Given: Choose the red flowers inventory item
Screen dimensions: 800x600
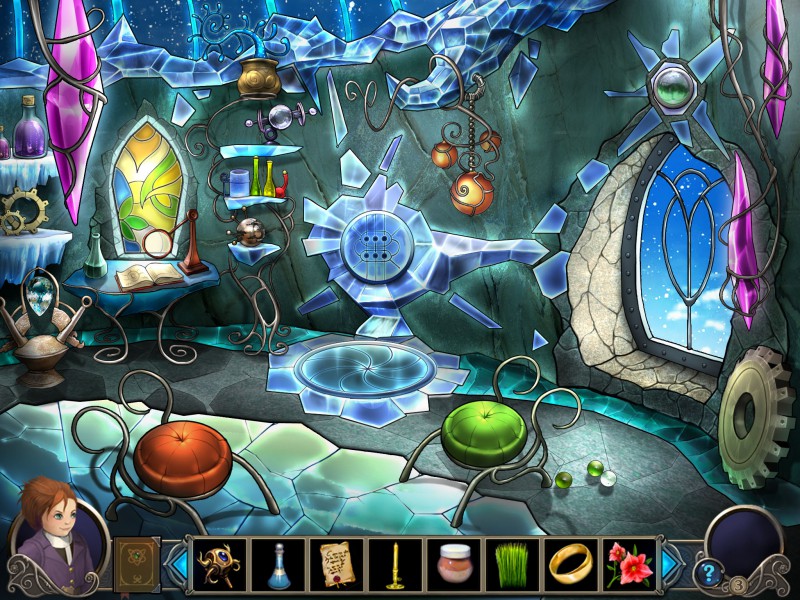Looking at the screenshot, I should [630, 564].
